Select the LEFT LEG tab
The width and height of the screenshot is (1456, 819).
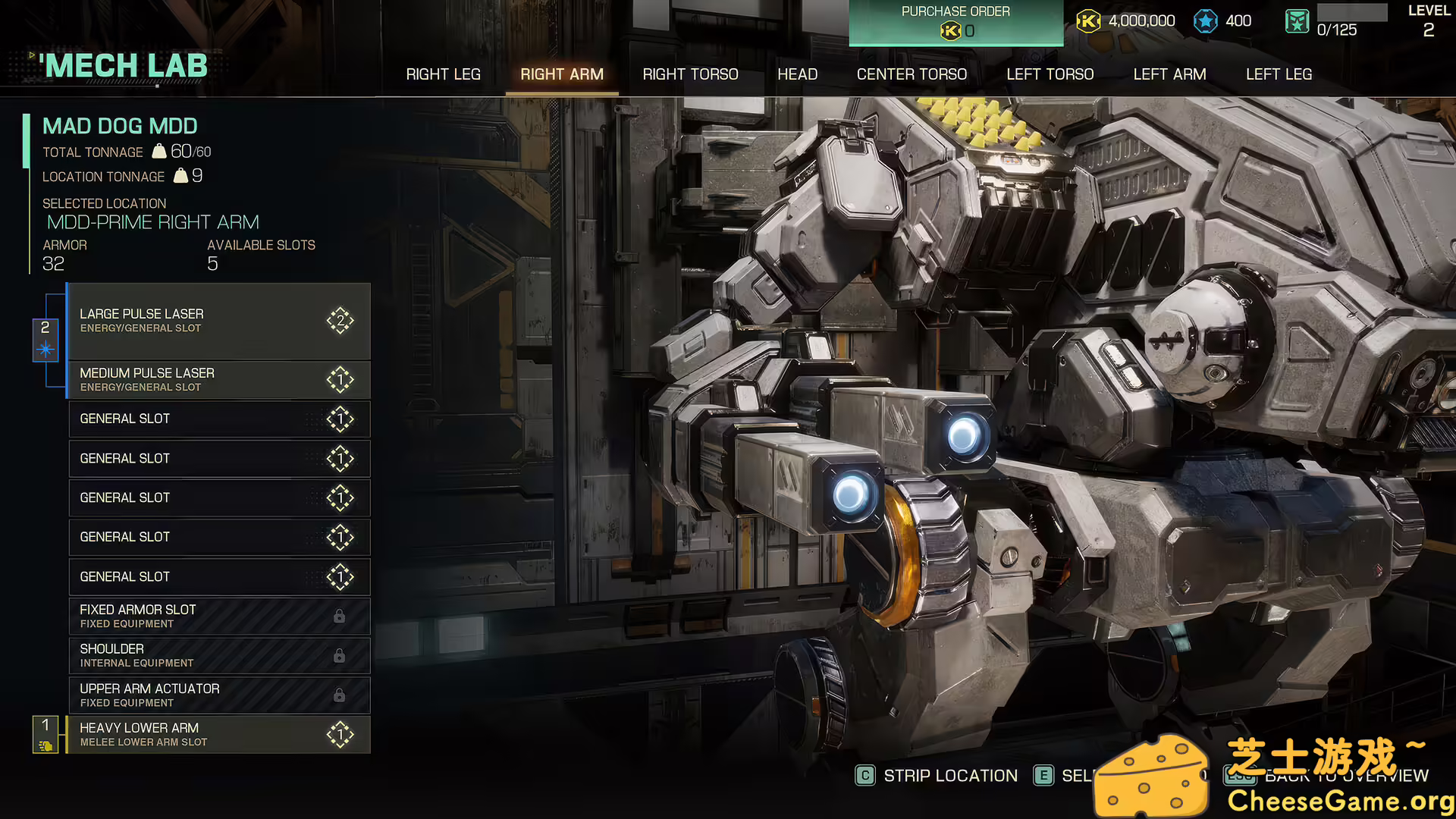coord(1279,74)
